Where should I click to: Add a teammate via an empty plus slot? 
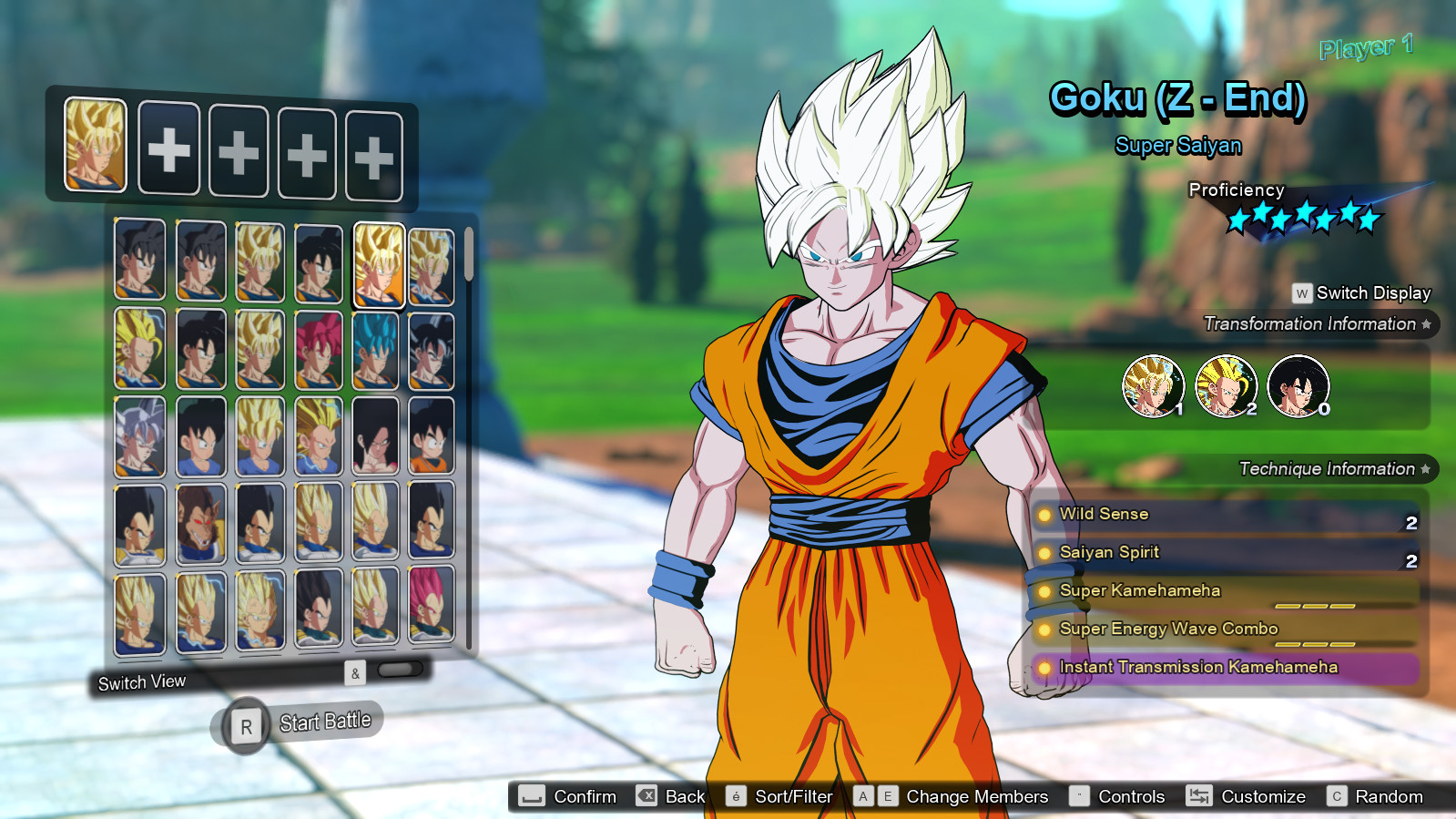click(168, 151)
